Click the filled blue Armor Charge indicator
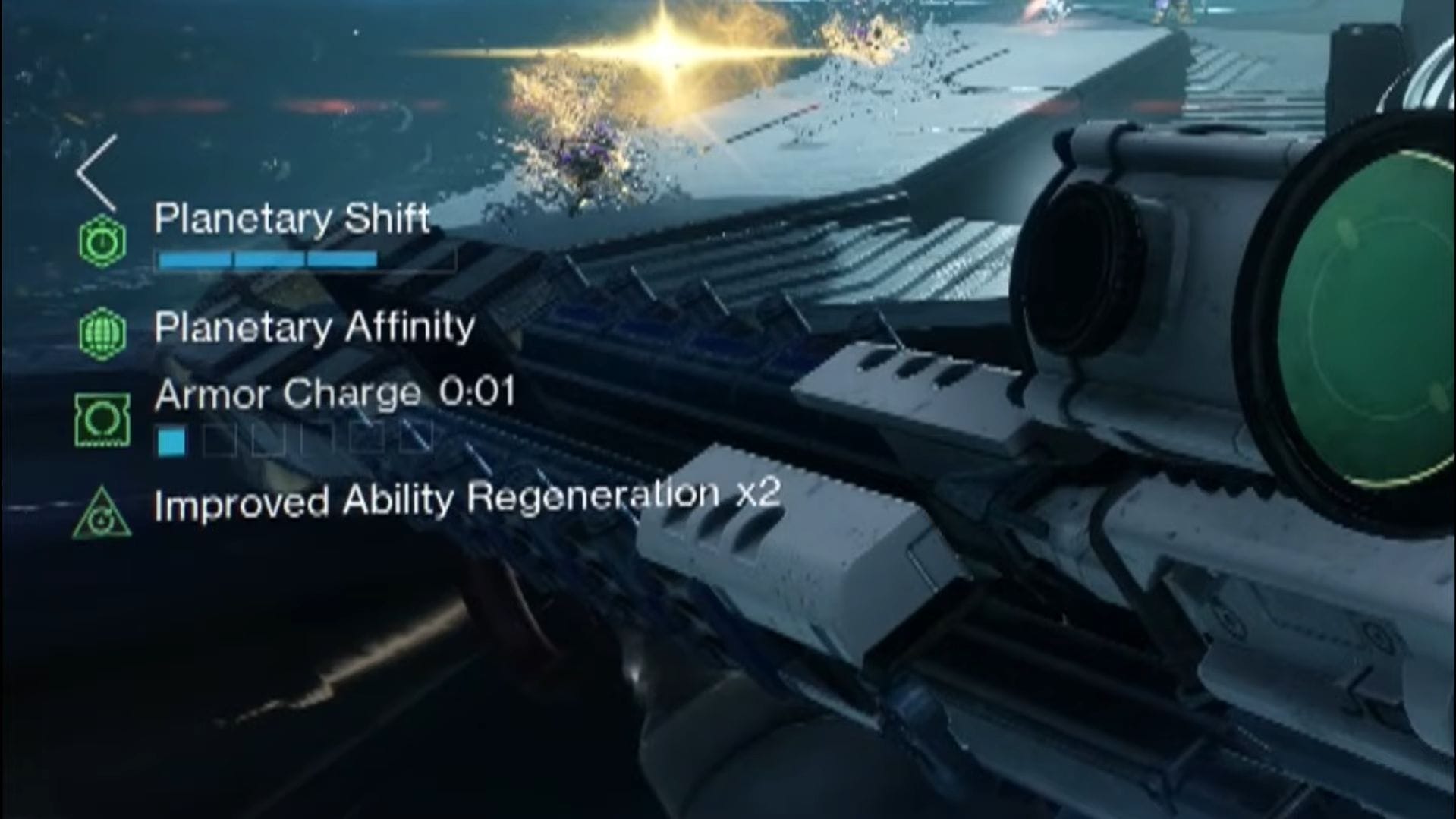The image size is (1456, 819). 172,438
